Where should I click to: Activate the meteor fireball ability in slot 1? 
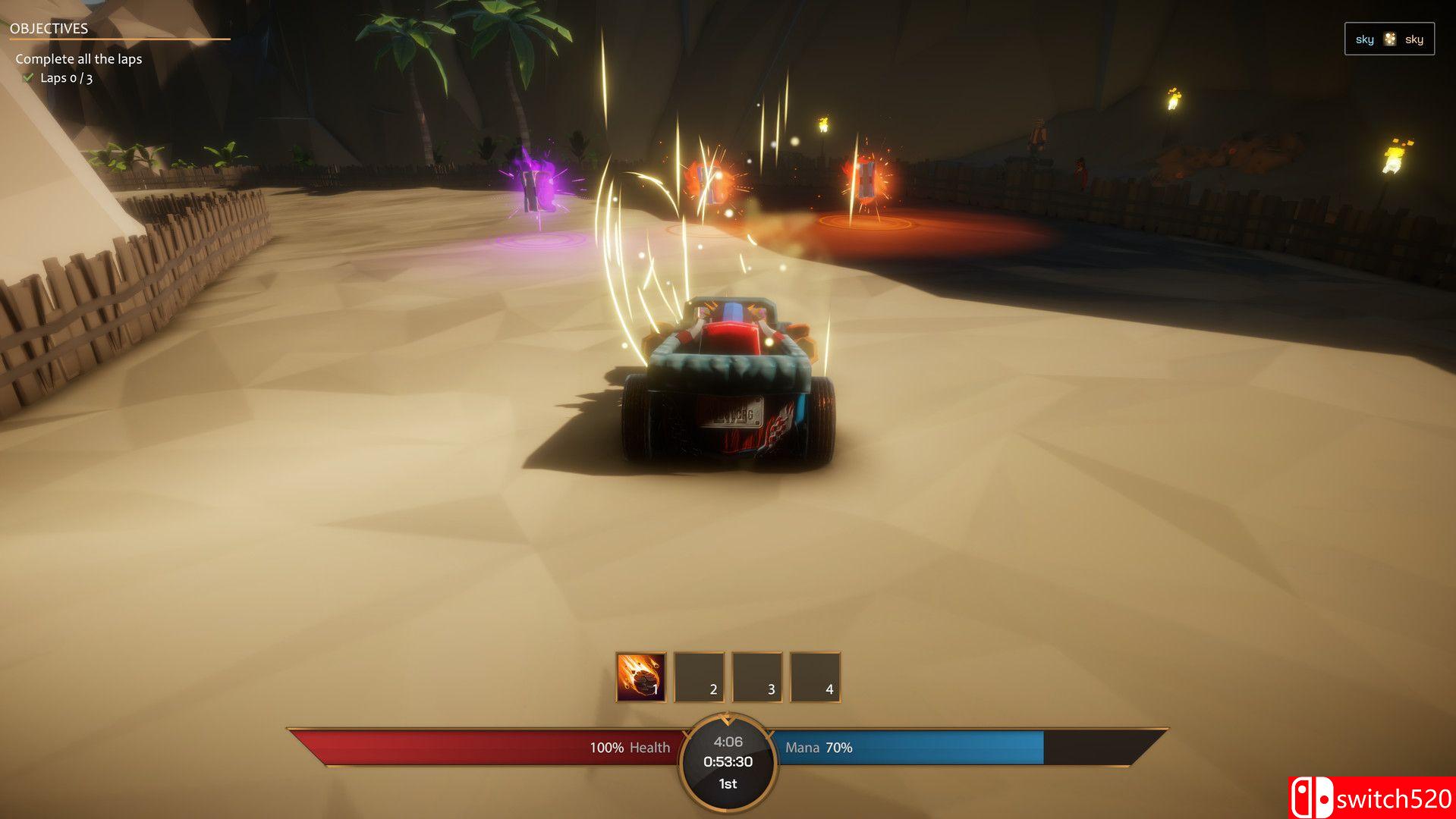641,676
